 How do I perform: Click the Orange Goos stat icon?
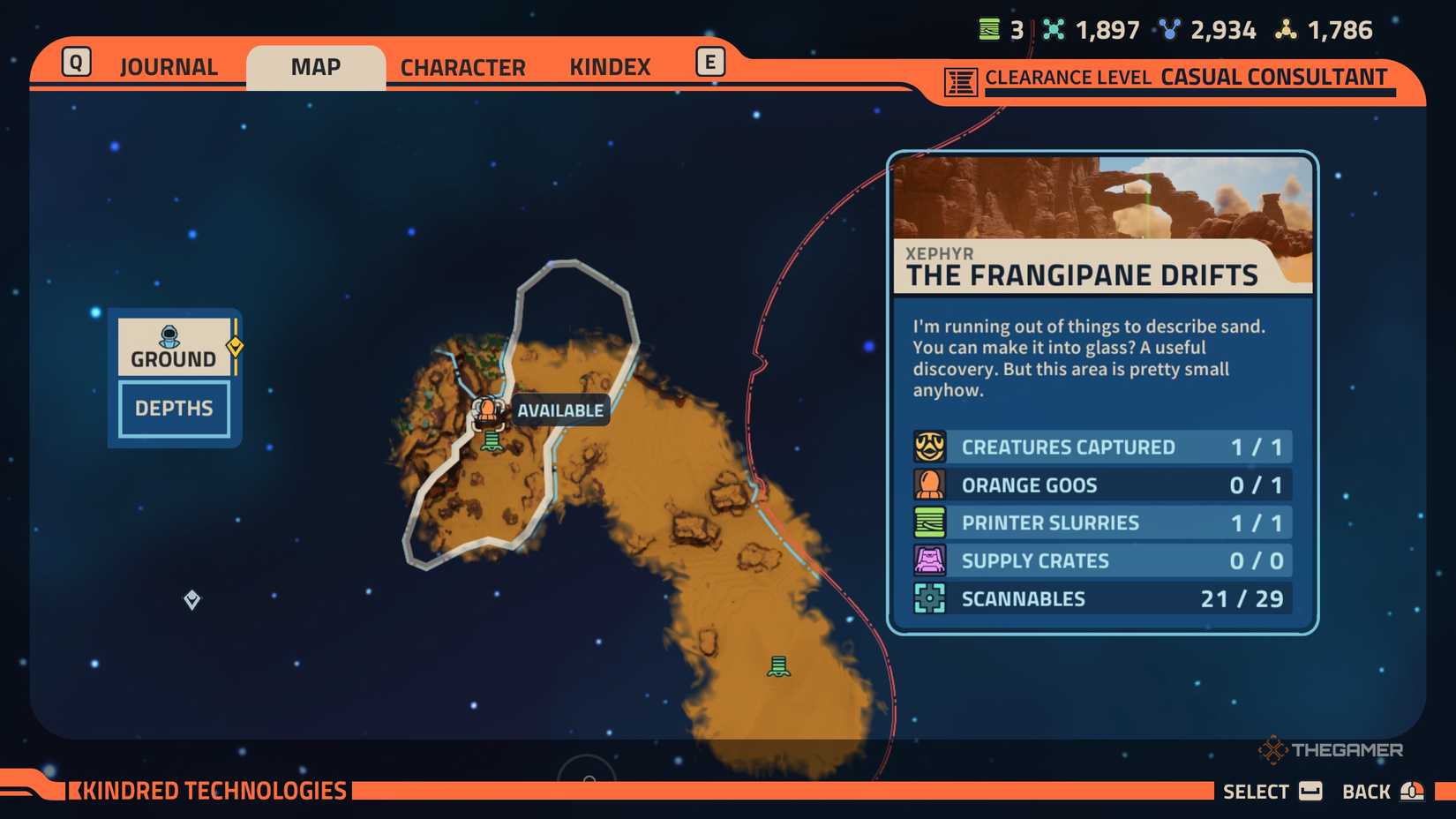coord(931,485)
